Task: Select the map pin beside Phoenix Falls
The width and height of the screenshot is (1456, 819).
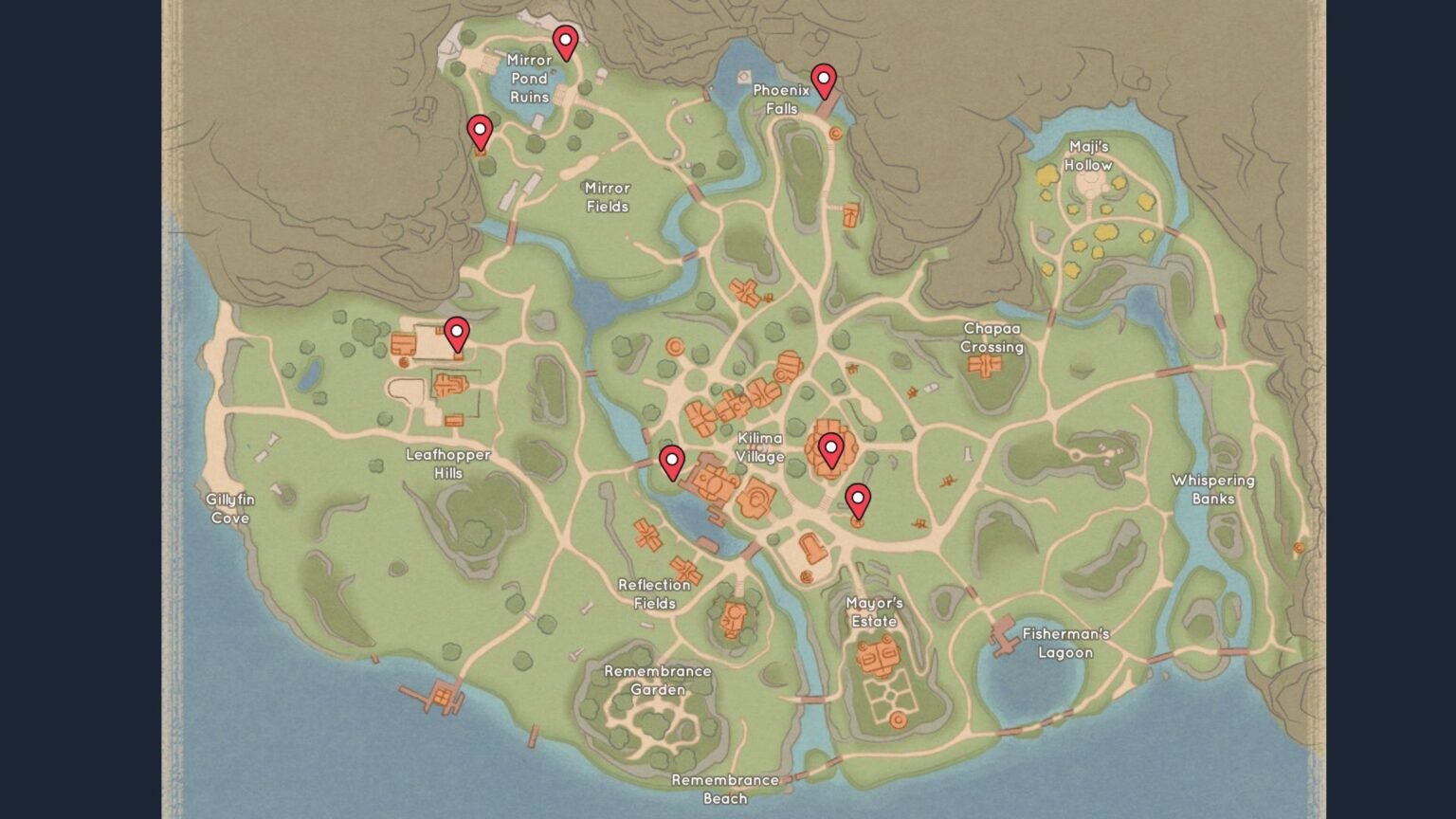Action: [824, 79]
